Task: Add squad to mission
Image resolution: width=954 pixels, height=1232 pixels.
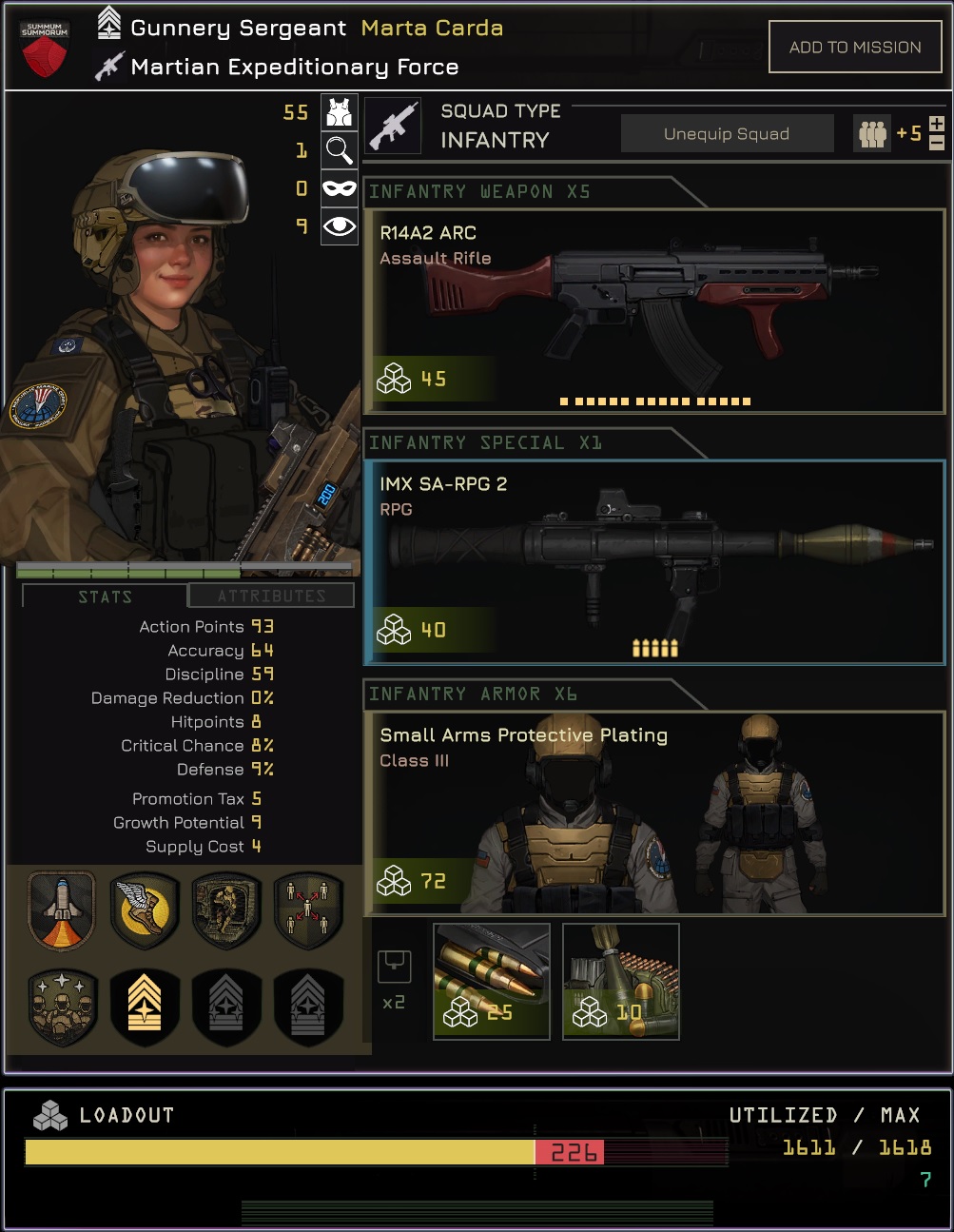Action: [854, 48]
